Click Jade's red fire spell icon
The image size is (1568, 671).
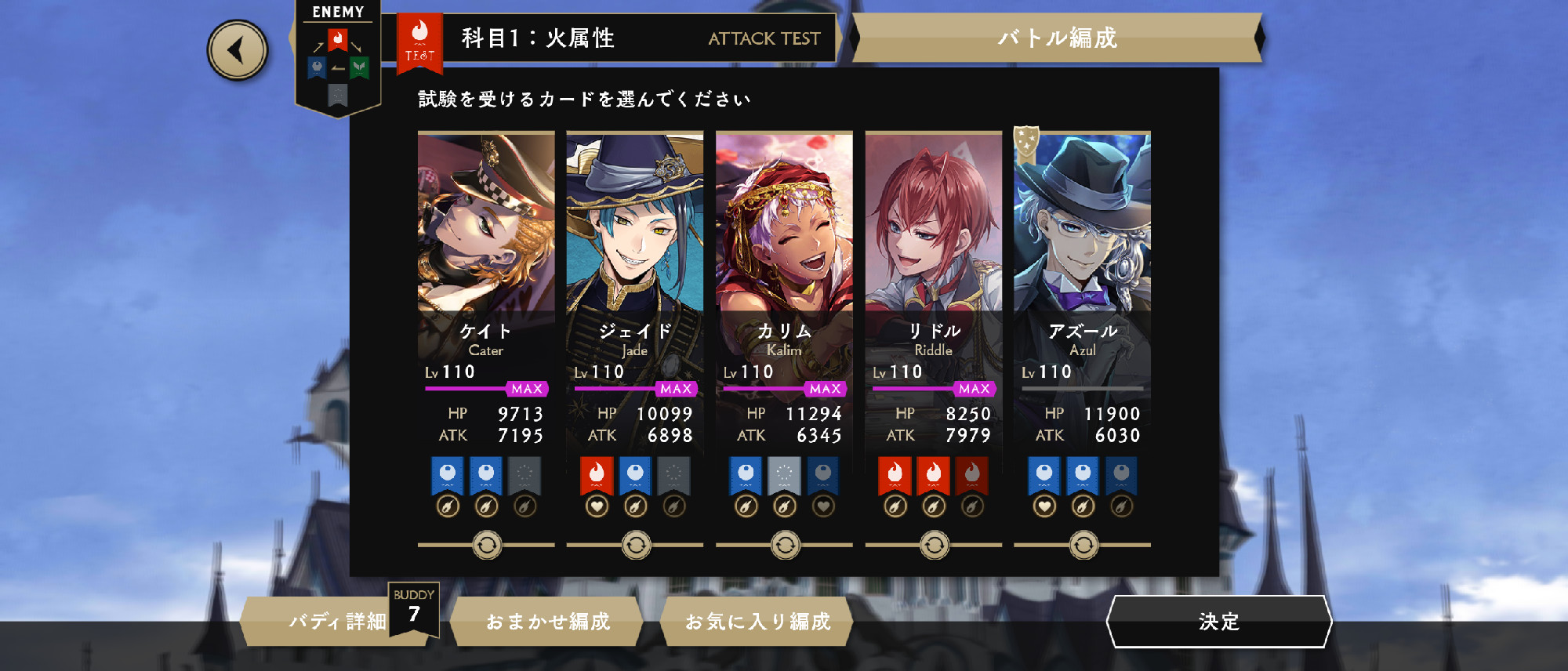[x=597, y=474]
